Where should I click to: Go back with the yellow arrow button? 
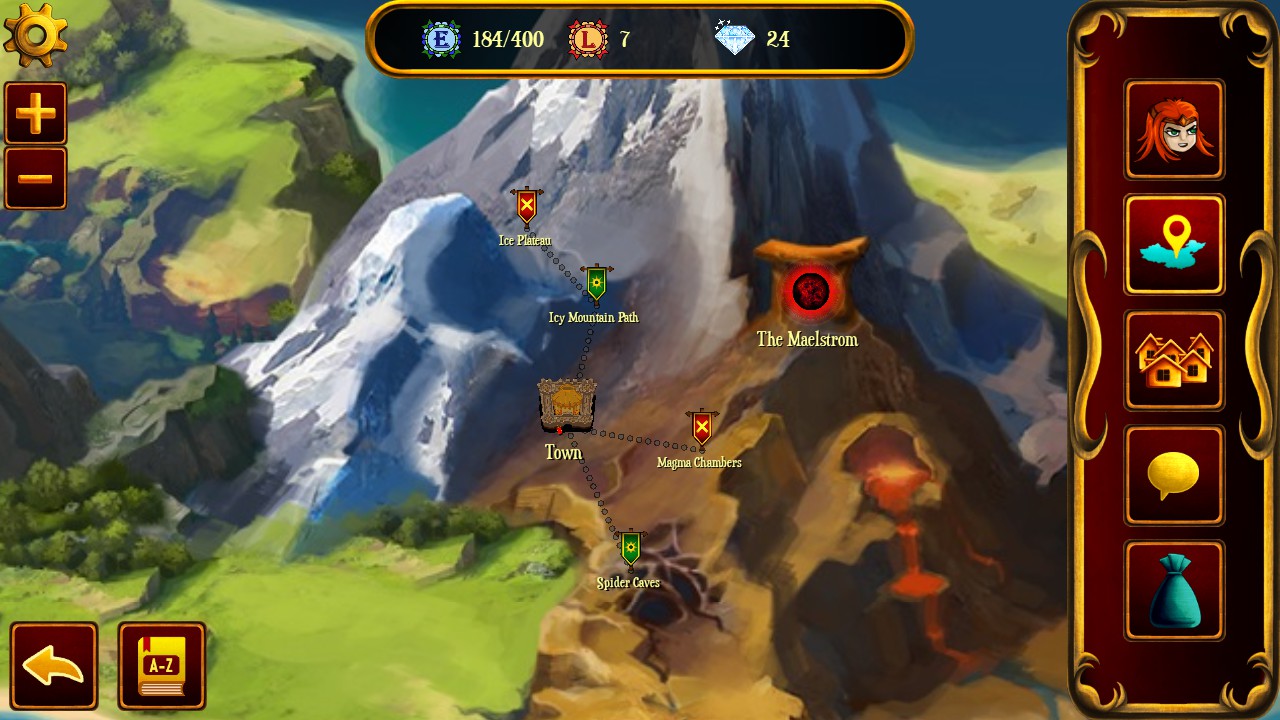[54, 666]
